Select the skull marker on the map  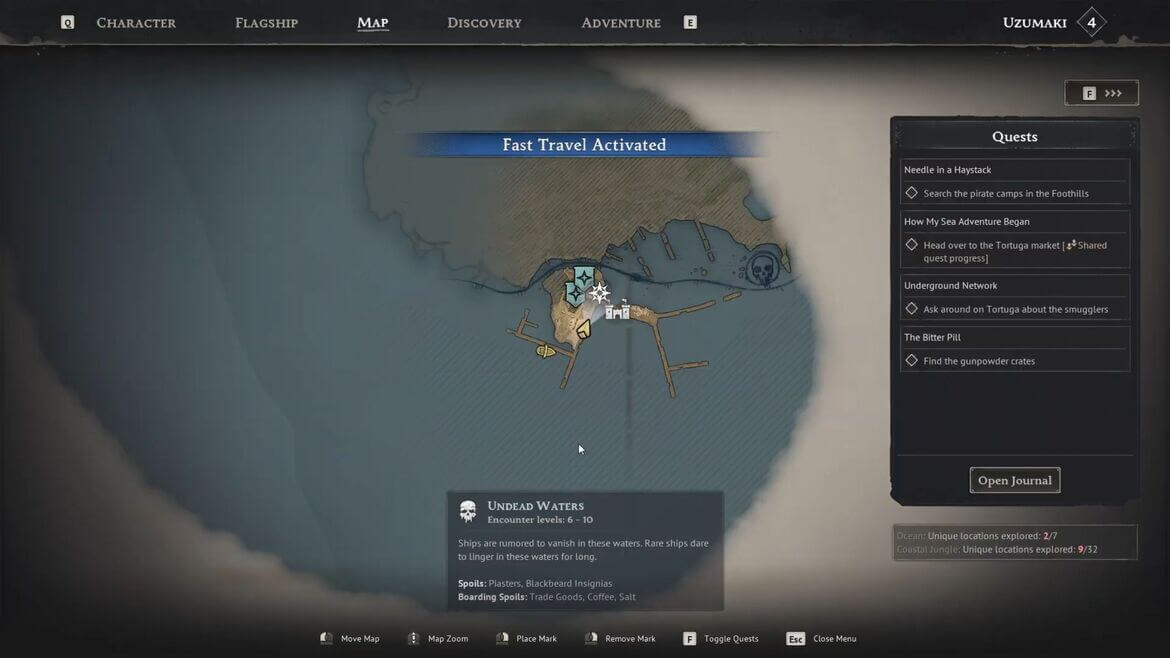(763, 269)
